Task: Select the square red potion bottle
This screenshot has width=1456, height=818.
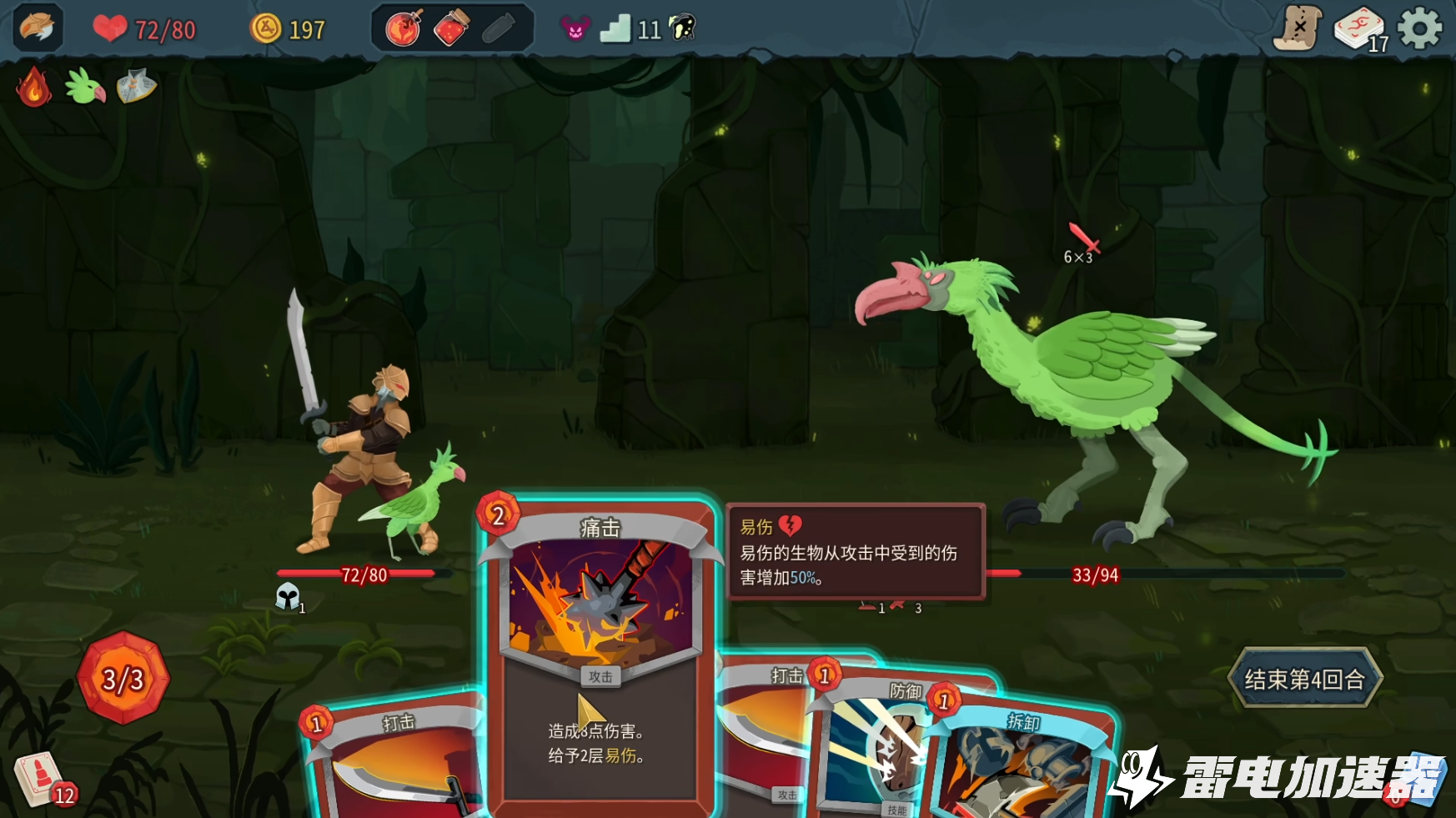Action: [x=451, y=29]
